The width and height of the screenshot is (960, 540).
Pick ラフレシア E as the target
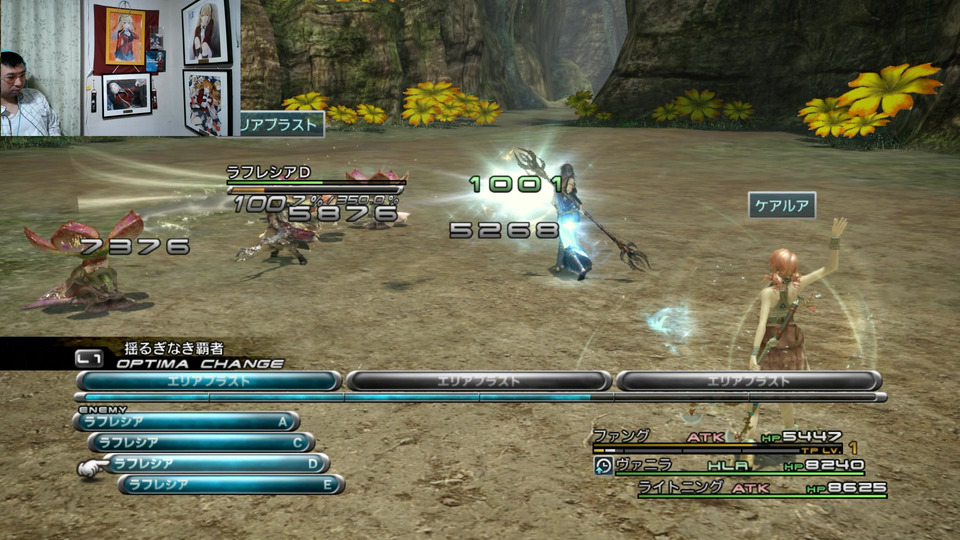pos(231,484)
